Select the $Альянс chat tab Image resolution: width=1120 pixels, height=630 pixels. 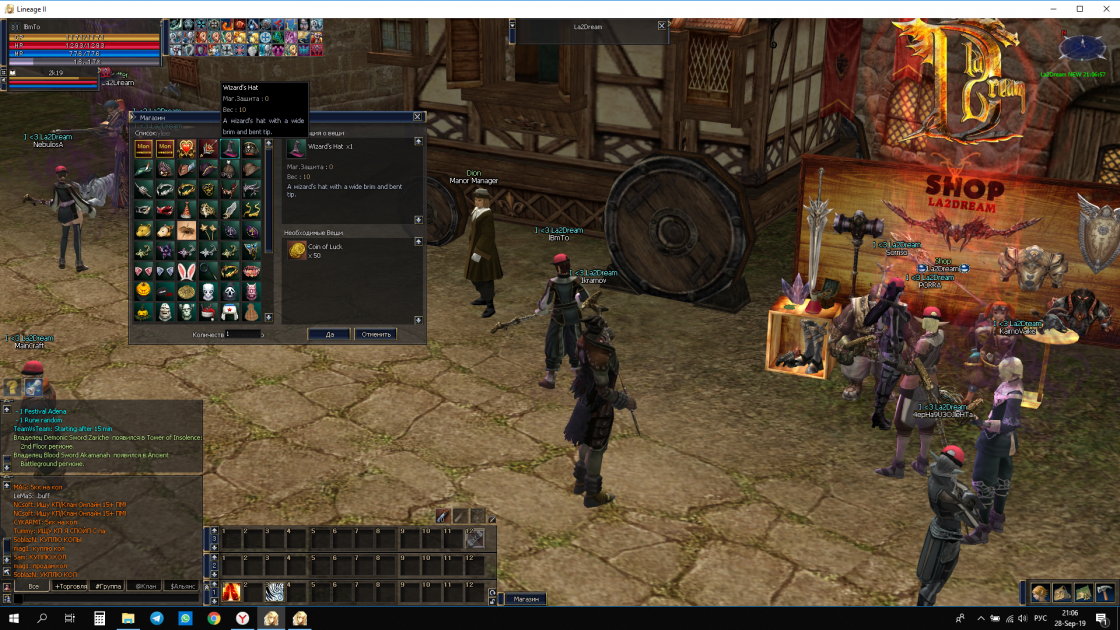[x=182, y=586]
